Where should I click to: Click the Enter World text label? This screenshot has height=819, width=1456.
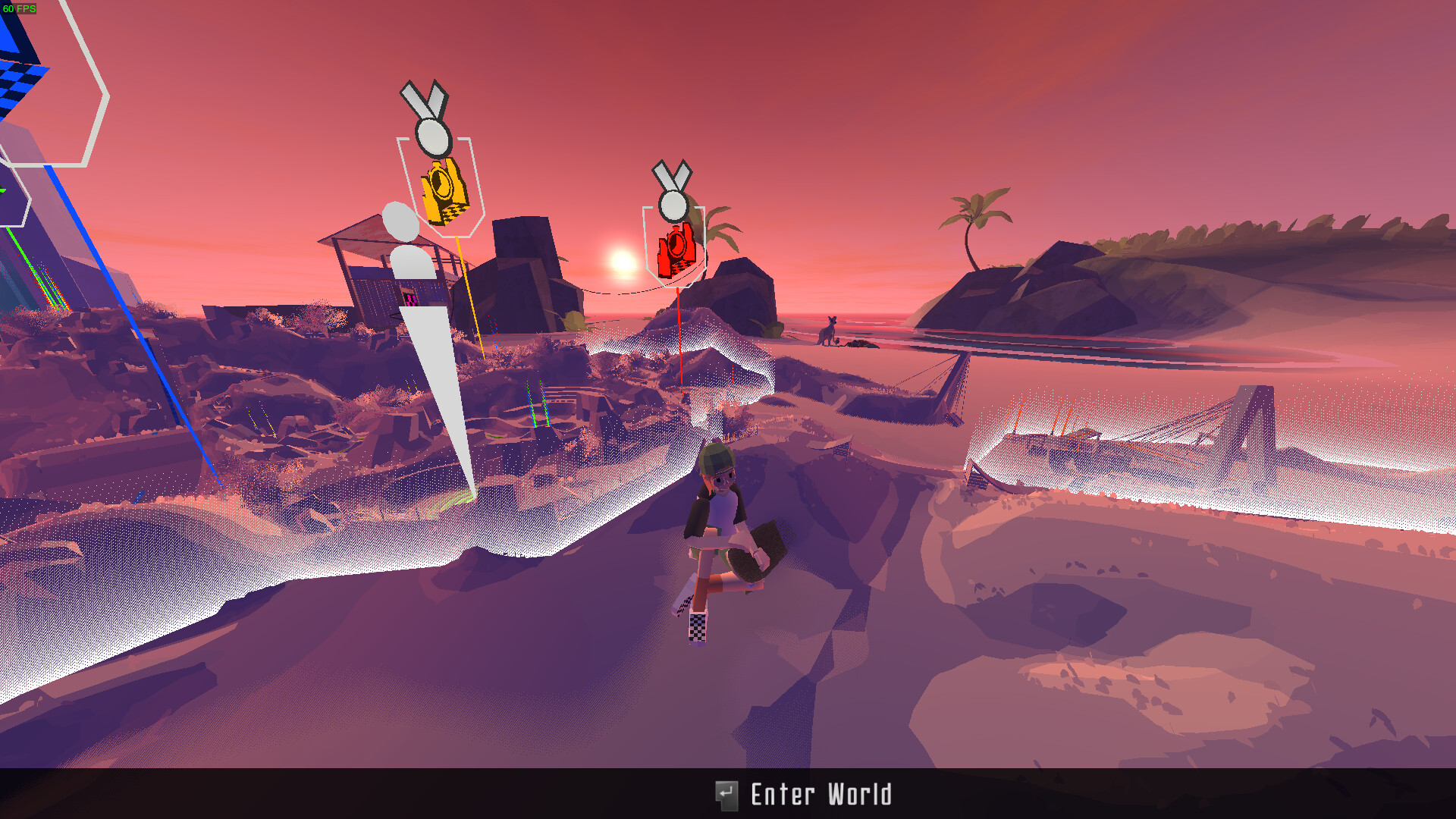(x=819, y=795)
